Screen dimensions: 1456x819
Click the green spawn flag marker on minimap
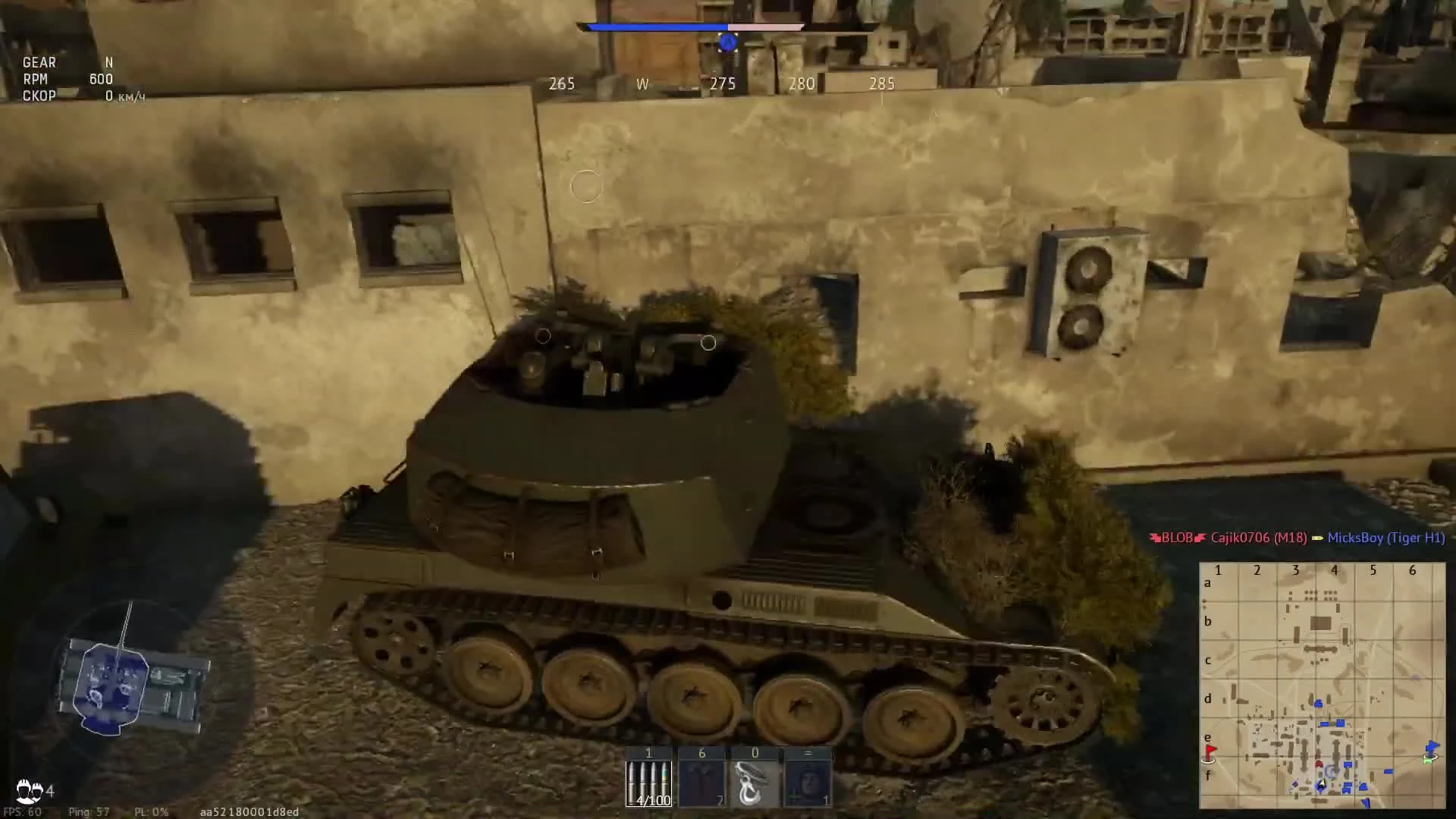(1427, 761)
